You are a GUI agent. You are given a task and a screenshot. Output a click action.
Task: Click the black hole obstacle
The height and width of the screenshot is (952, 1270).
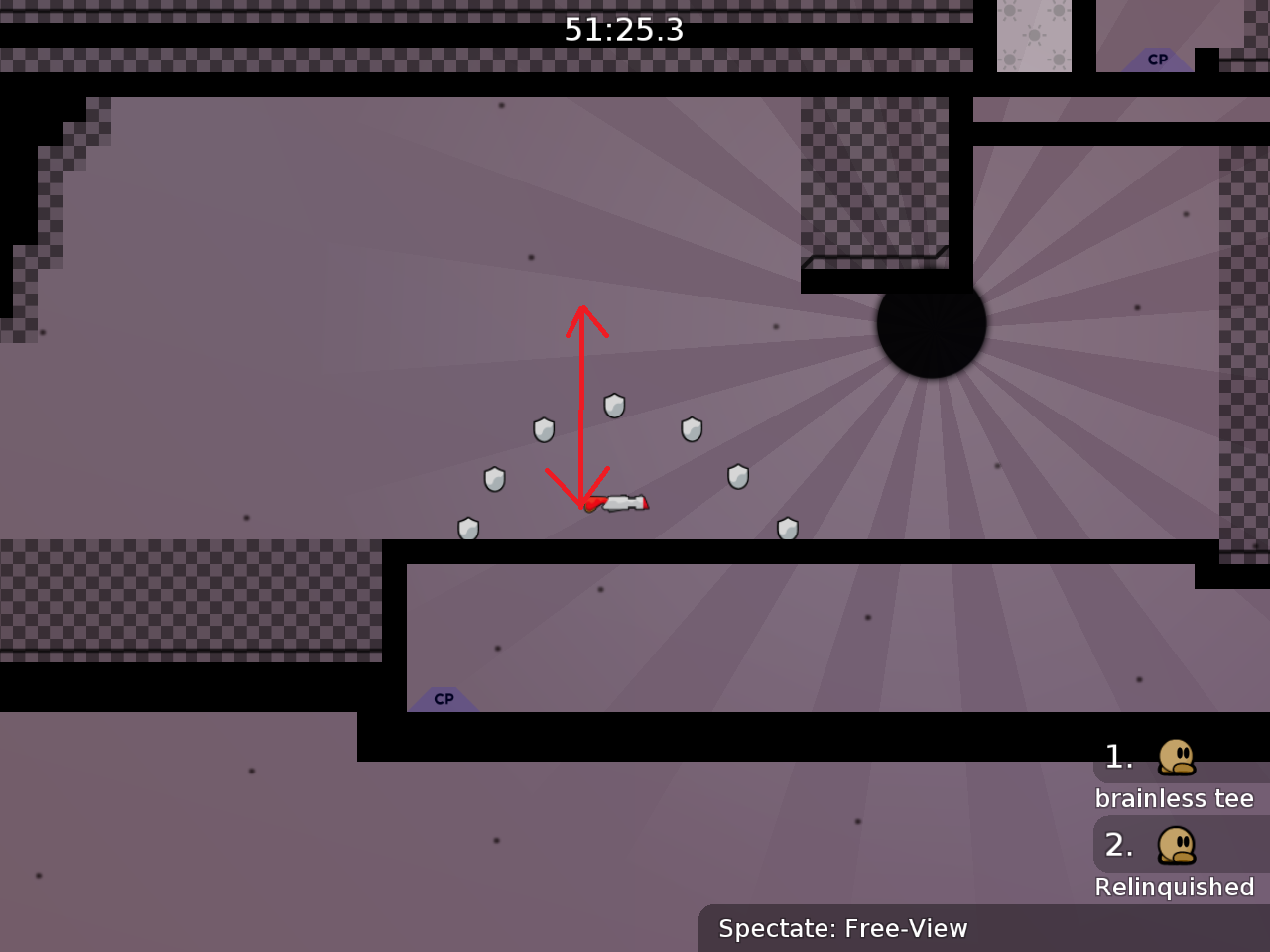point(930,328)
